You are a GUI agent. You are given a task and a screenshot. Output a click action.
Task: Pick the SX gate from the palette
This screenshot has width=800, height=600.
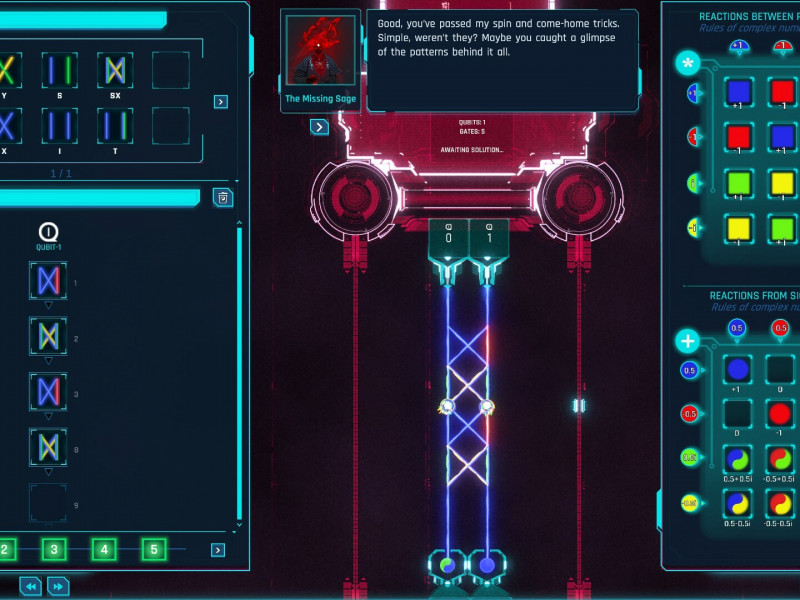coord(115,71)
